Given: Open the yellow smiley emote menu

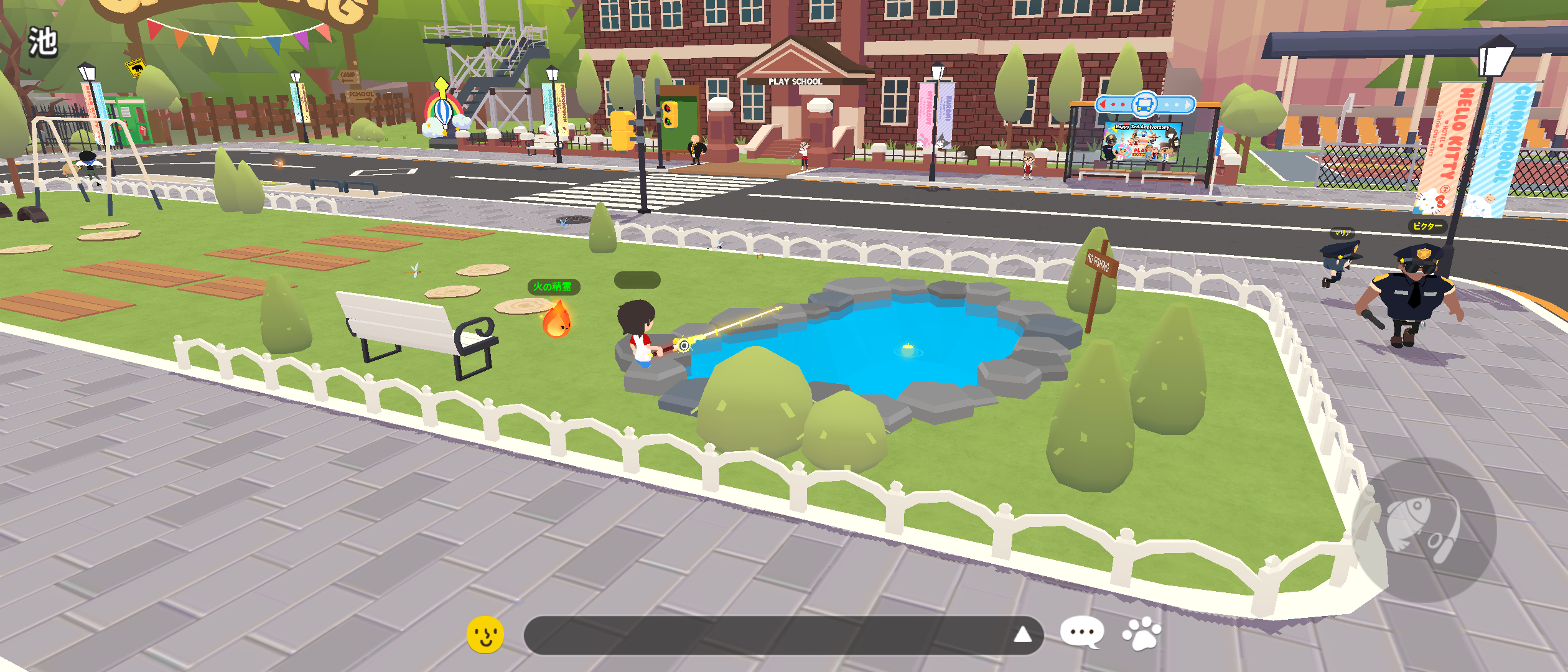Looking at the screenshot, I should click(x=485, y=635).
